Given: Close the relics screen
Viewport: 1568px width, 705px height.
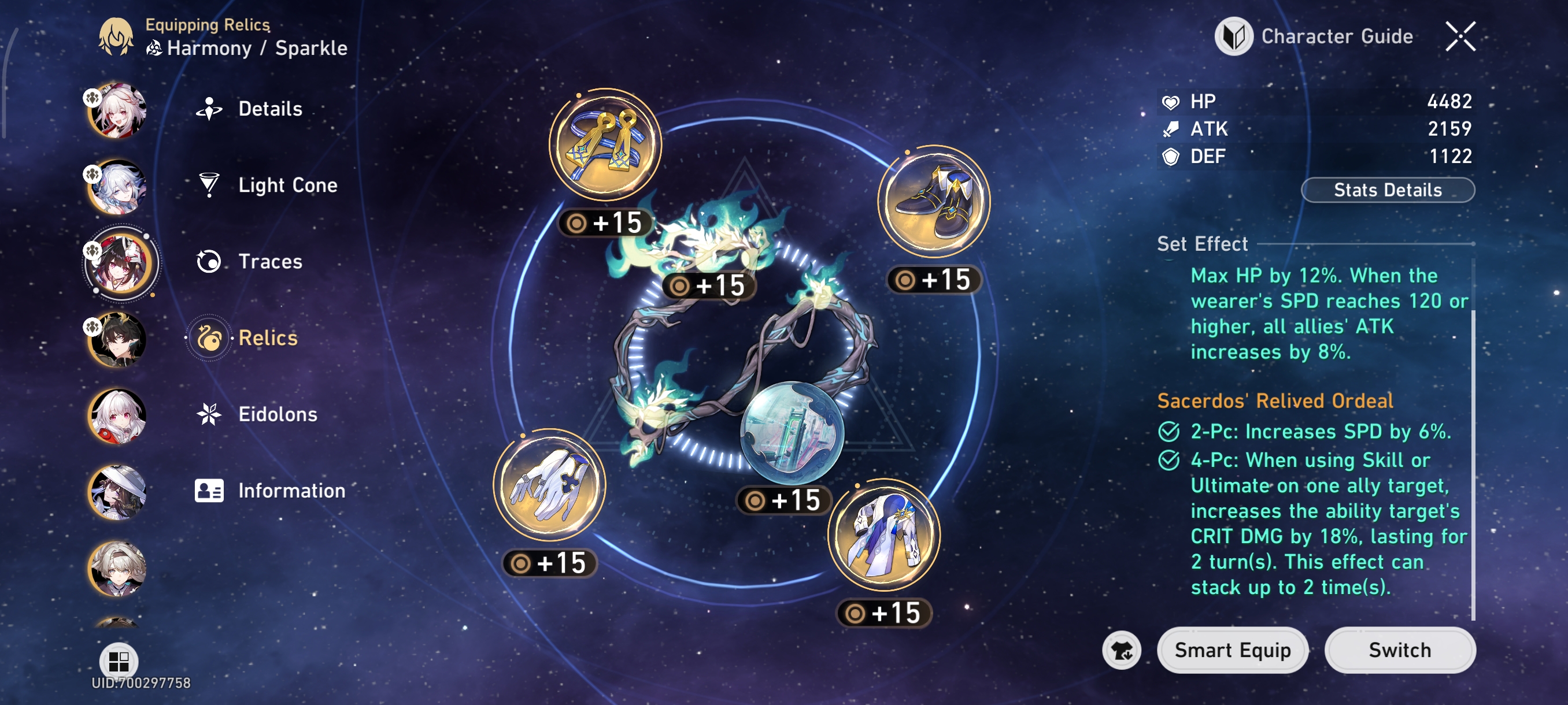Looking at the screenshot, I should [1460, 36].
